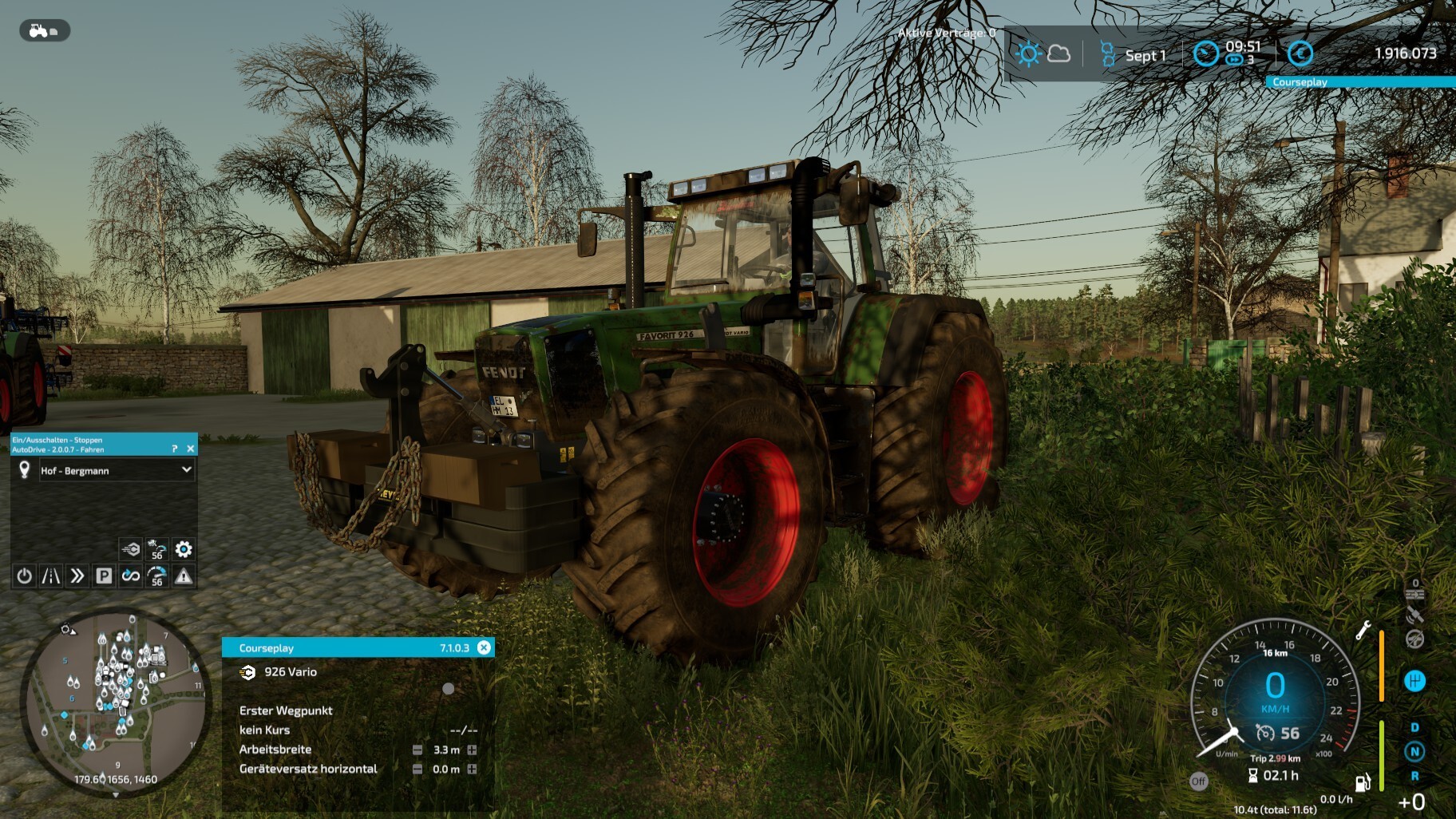
Task: Open the Hof - Bergmann destination dropdown
Action: [x=186, y=470]
